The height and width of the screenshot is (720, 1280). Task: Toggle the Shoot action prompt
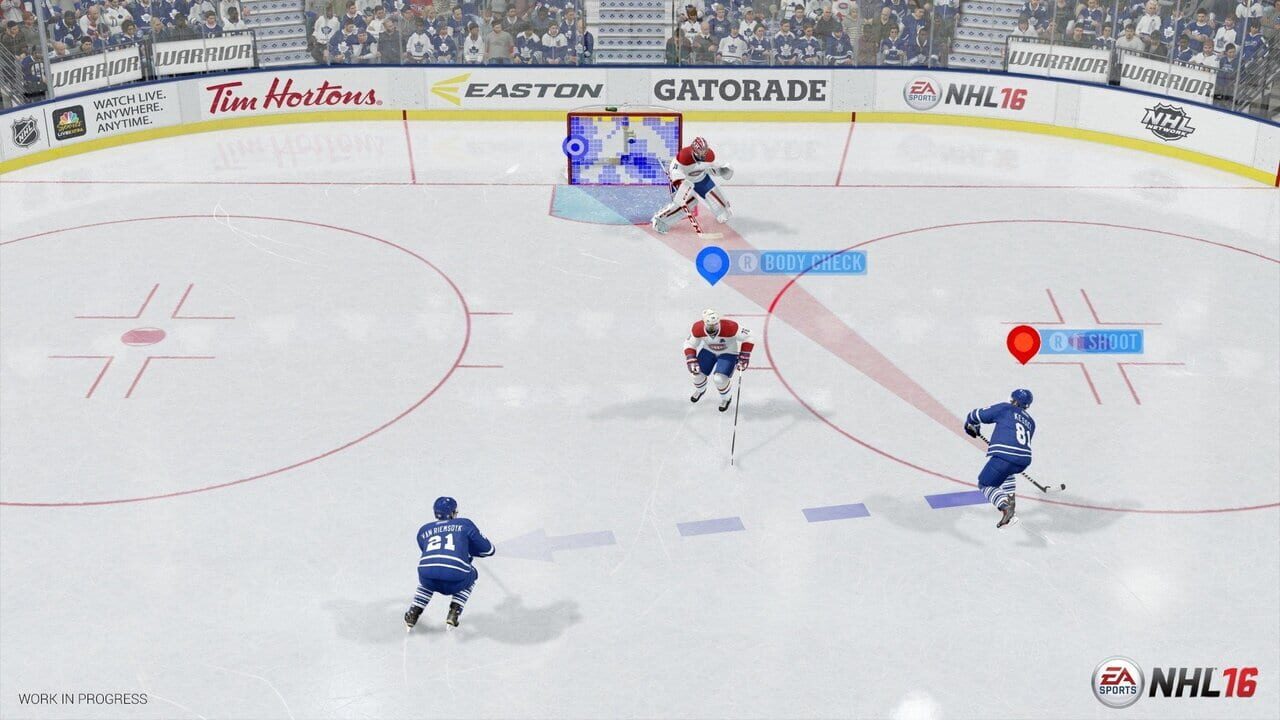(1100, 341)
